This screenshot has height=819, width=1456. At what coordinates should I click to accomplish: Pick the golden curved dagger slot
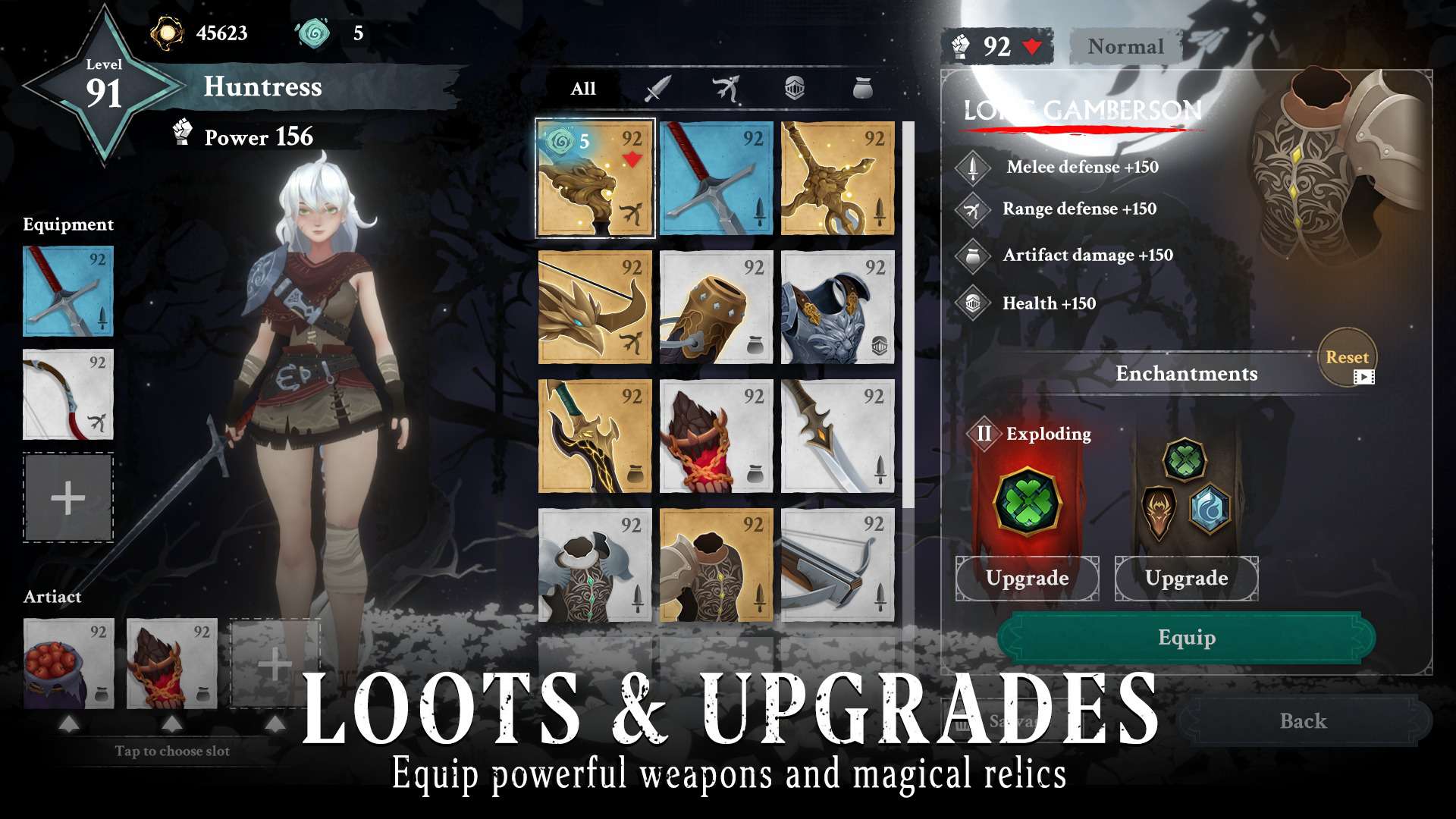[x=595, y=437]
